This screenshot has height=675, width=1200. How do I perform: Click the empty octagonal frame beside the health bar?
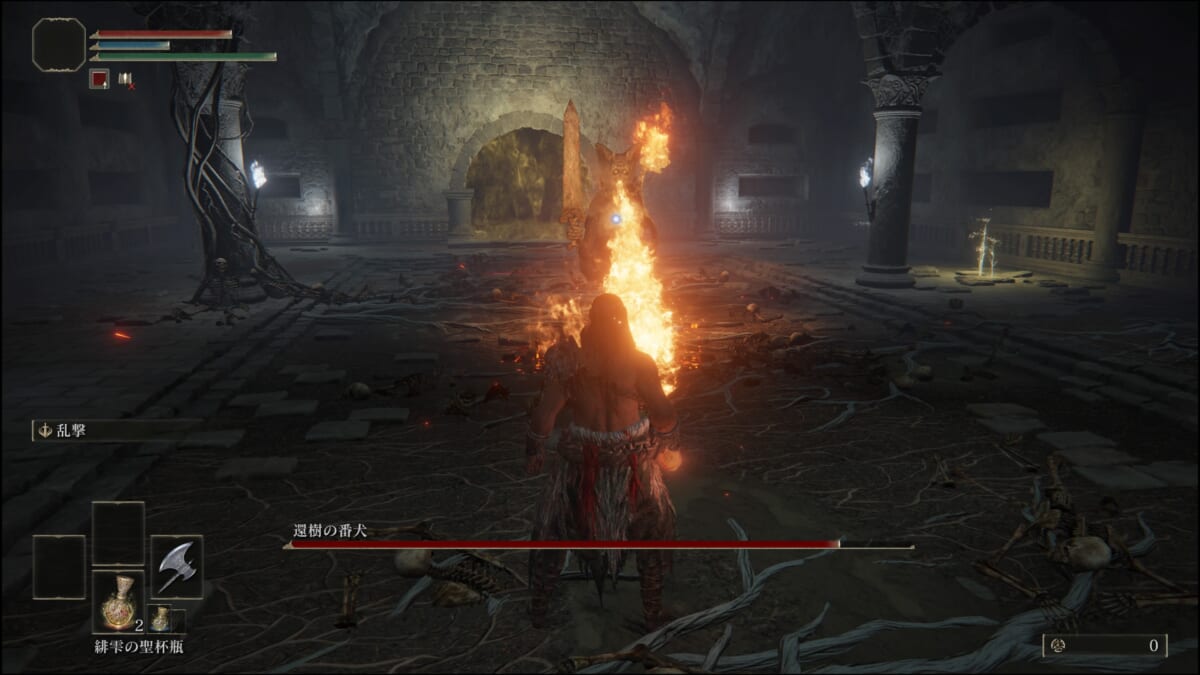59,45
